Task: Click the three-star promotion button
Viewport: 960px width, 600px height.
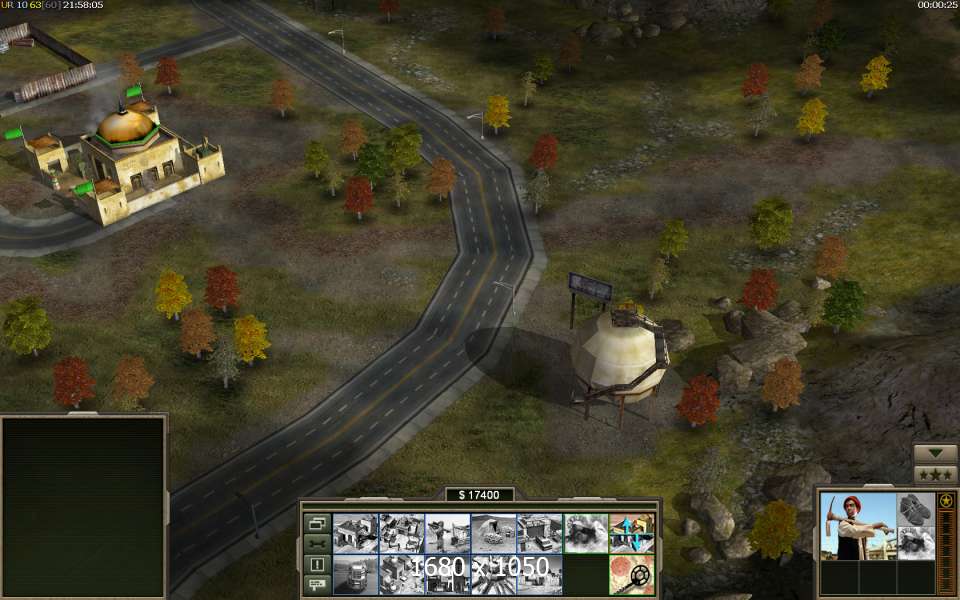Action: (x=936, y=475)
